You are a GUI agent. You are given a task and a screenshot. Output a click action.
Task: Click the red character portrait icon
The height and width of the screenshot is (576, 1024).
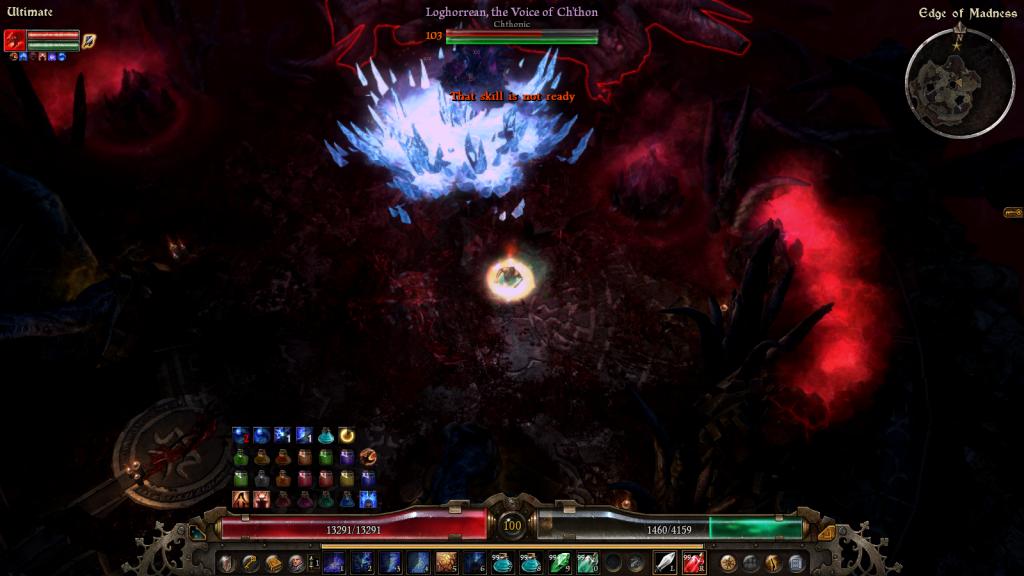click(x=14, y=41)
